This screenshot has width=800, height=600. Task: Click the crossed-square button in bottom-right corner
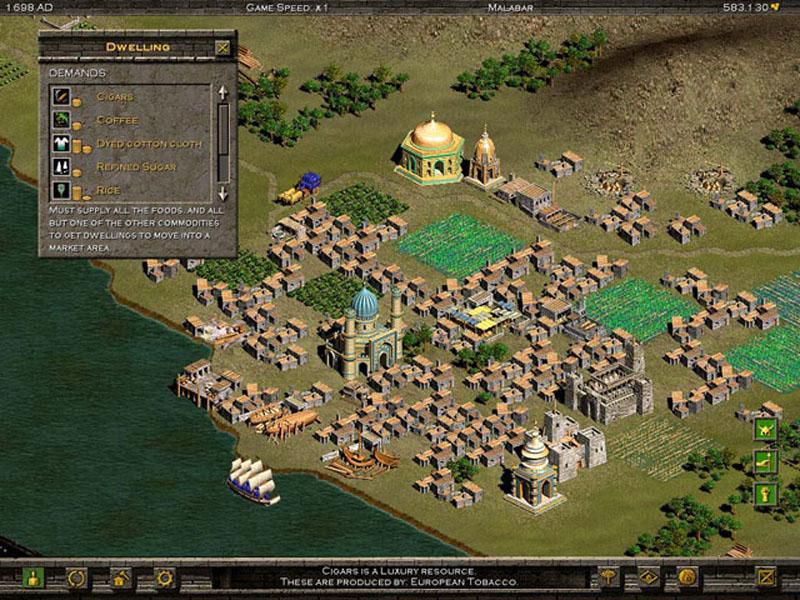765,577
